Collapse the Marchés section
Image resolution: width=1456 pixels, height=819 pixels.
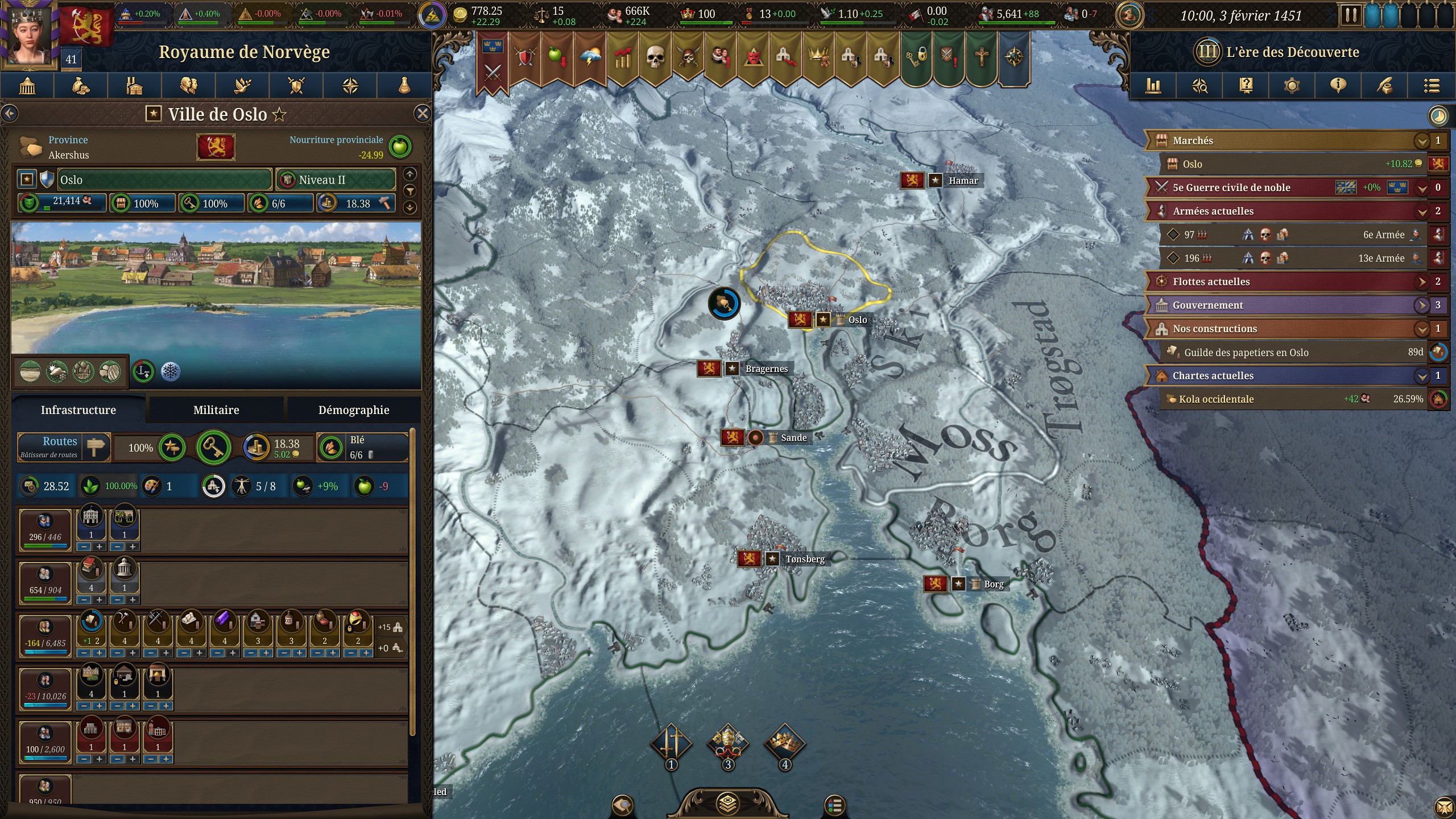tap(1422, 140)
